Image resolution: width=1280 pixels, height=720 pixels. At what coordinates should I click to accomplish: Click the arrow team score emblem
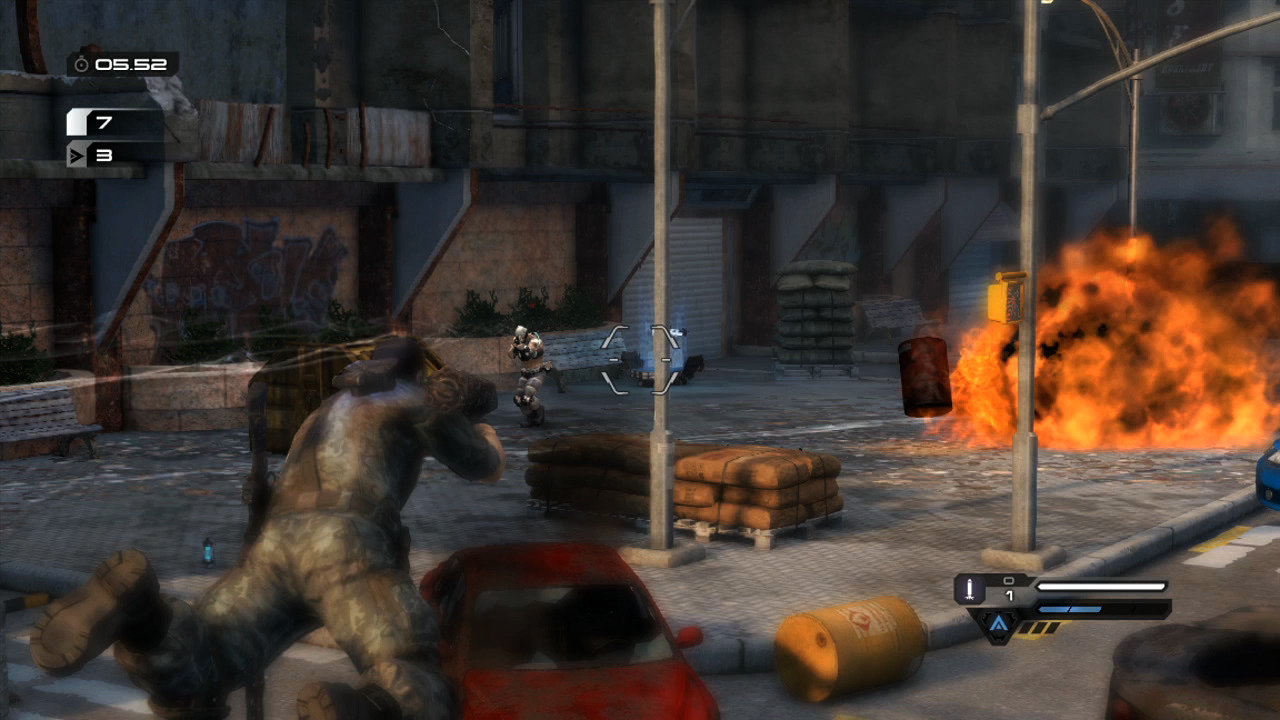77,155
